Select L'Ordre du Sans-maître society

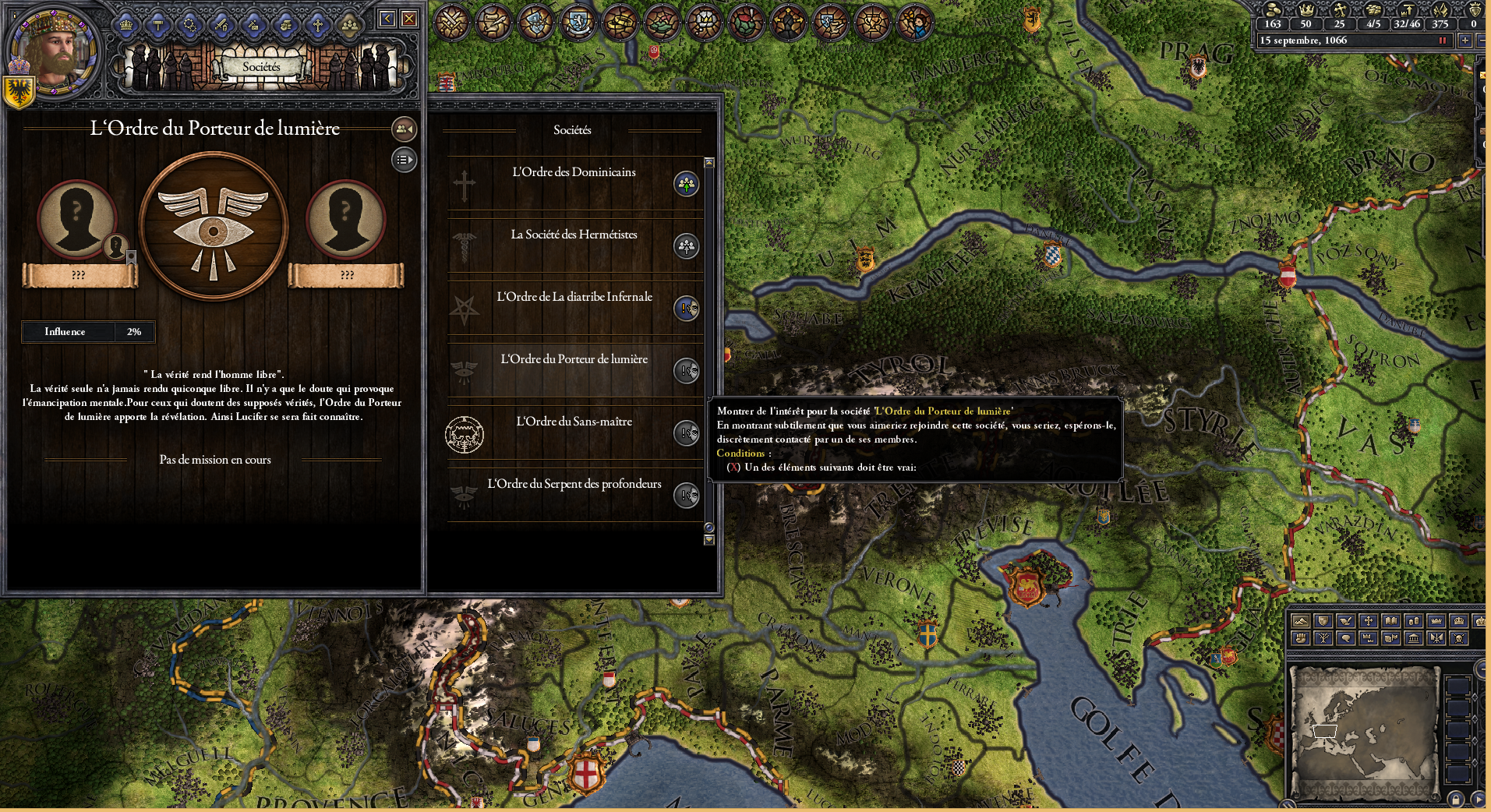pyautogui.click(x=574, y=422)
